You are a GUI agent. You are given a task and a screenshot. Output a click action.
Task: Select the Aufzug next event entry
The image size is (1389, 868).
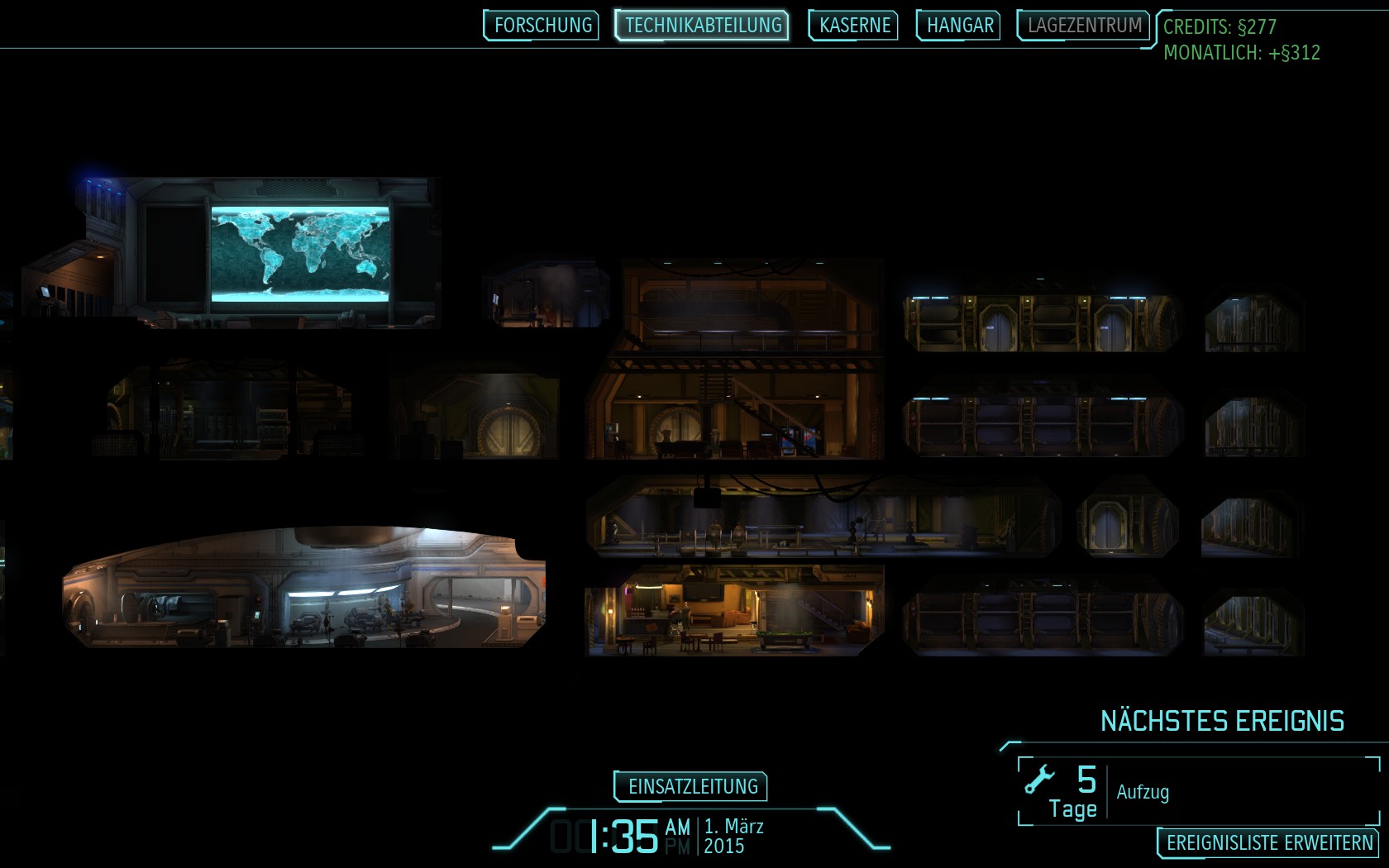tap(1199, 792)
